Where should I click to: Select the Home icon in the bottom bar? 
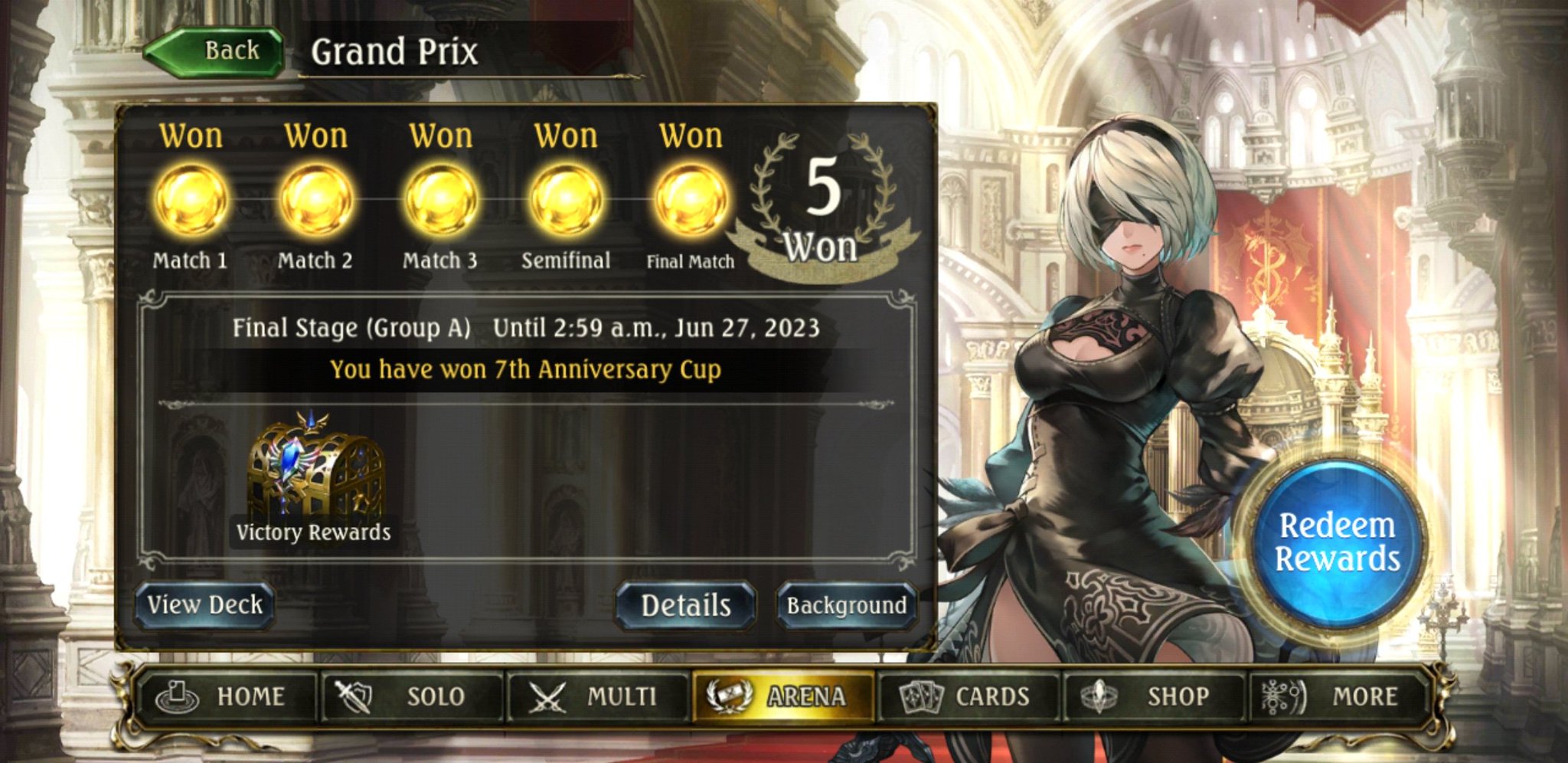coord(178,696)
